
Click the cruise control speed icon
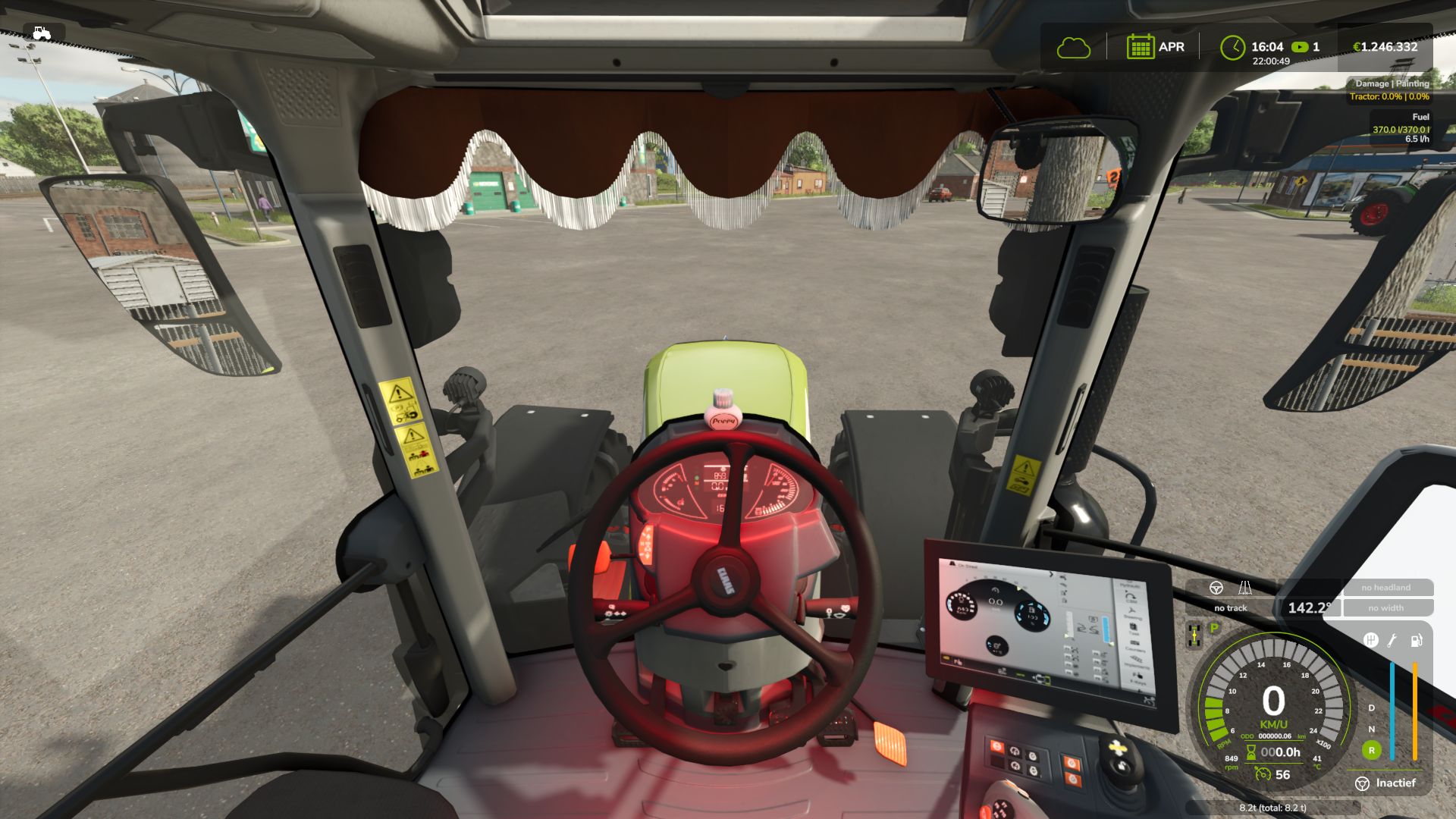pos(1263,774)
